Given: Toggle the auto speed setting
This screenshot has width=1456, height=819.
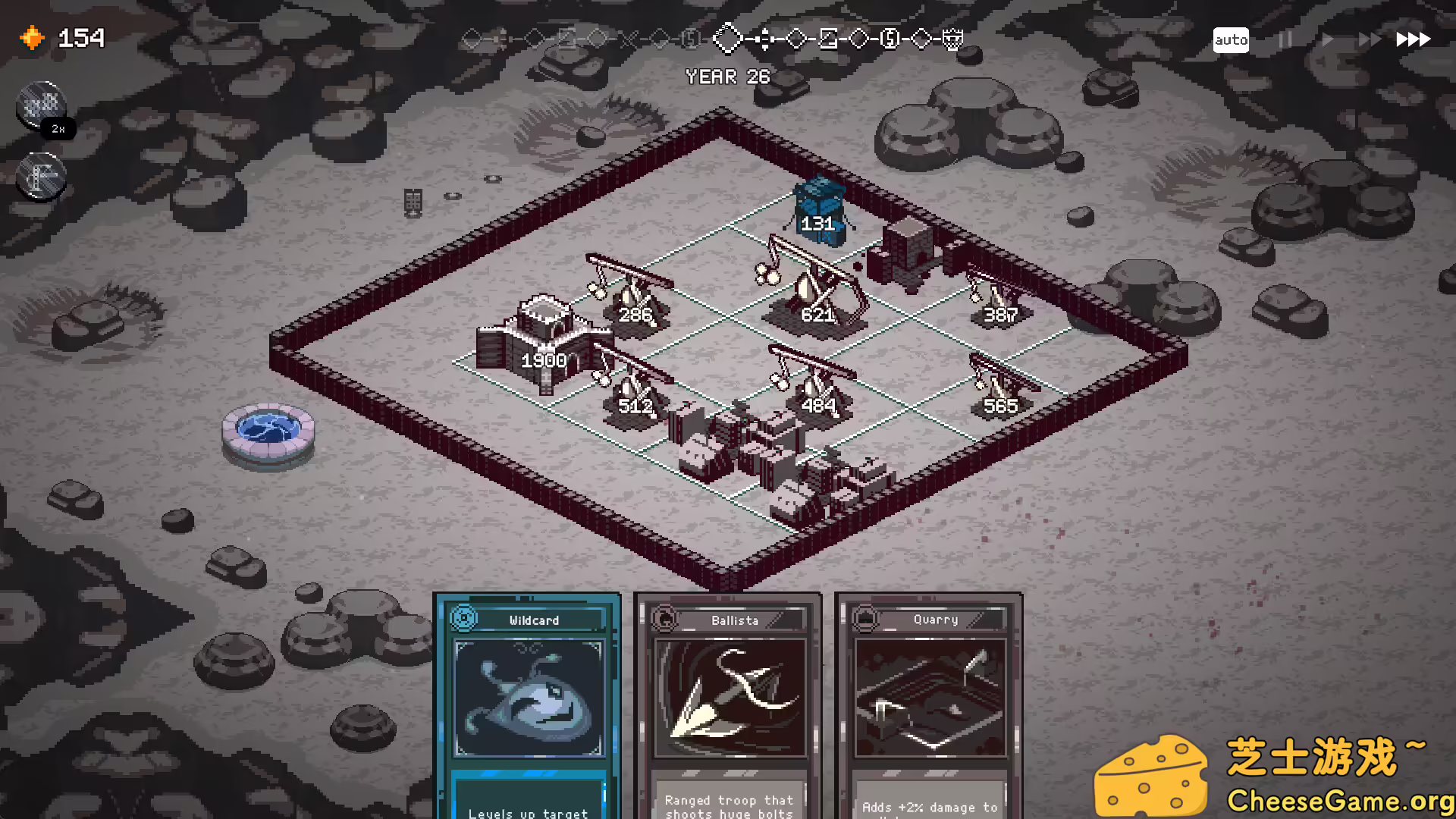Looking at the screenshot, I should click(x=1231, y=39).
